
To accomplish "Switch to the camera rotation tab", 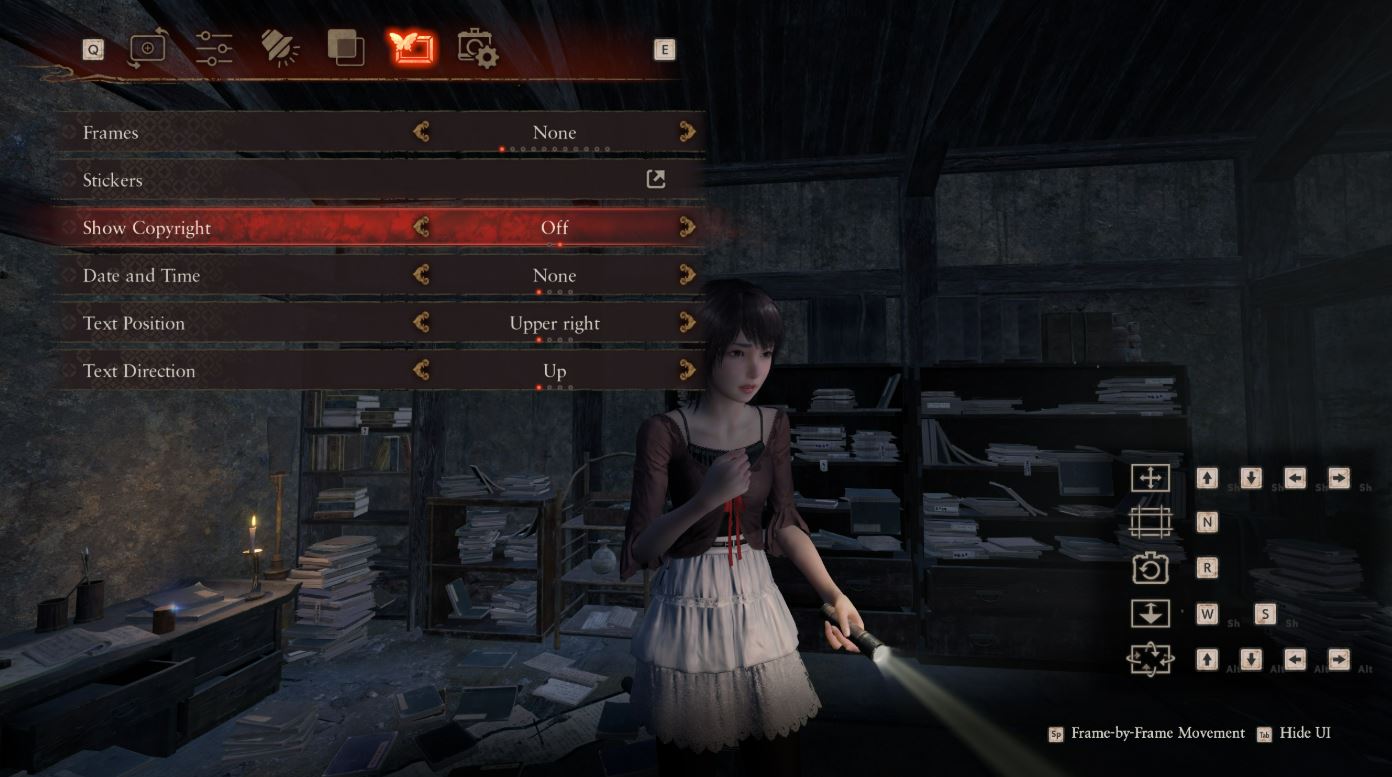I will [x=148, y=48].
